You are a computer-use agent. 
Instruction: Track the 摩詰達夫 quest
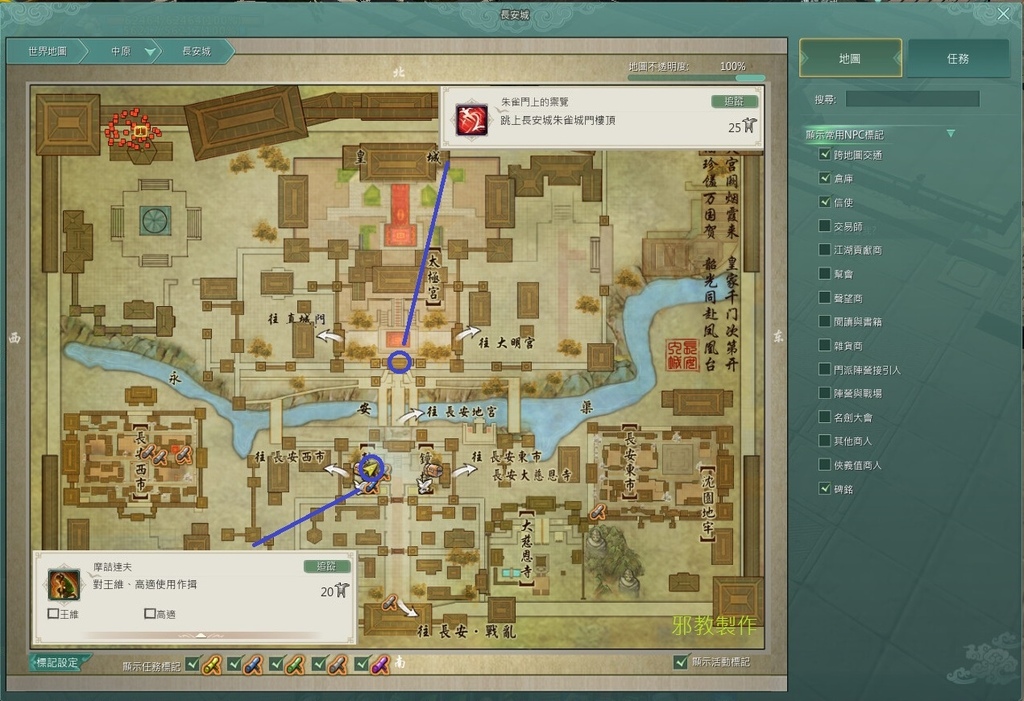click(x=326, y=566)
